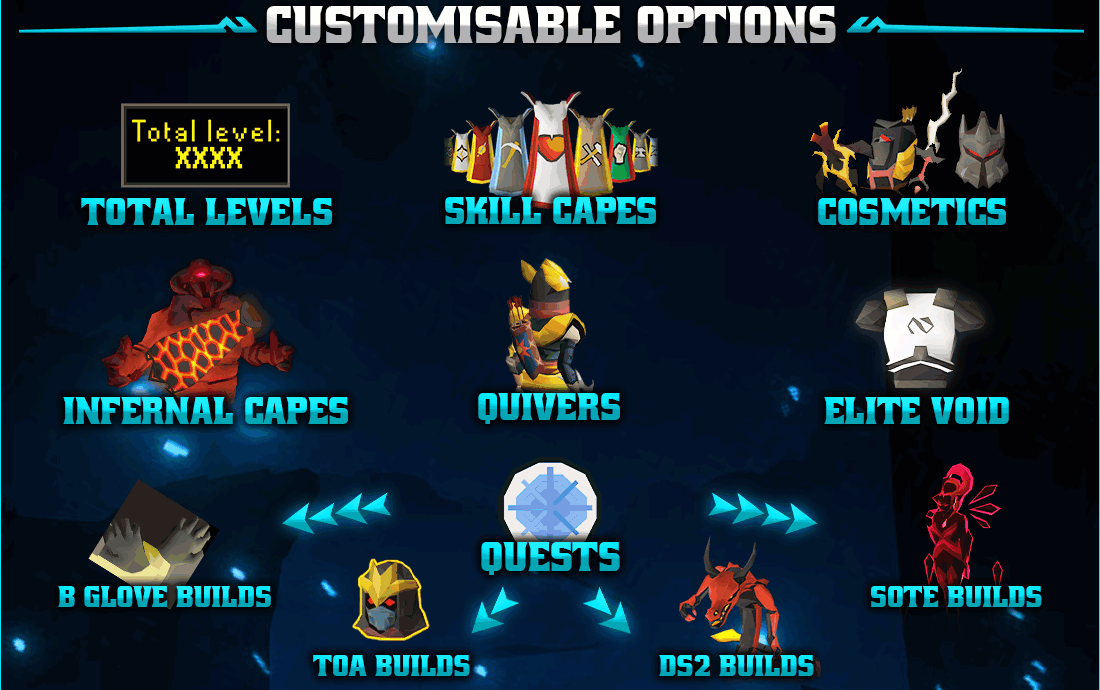This screenshot has width=1100, height=690.
Task: Select the Infernal Capes option
Action: [x=206, y=411]
